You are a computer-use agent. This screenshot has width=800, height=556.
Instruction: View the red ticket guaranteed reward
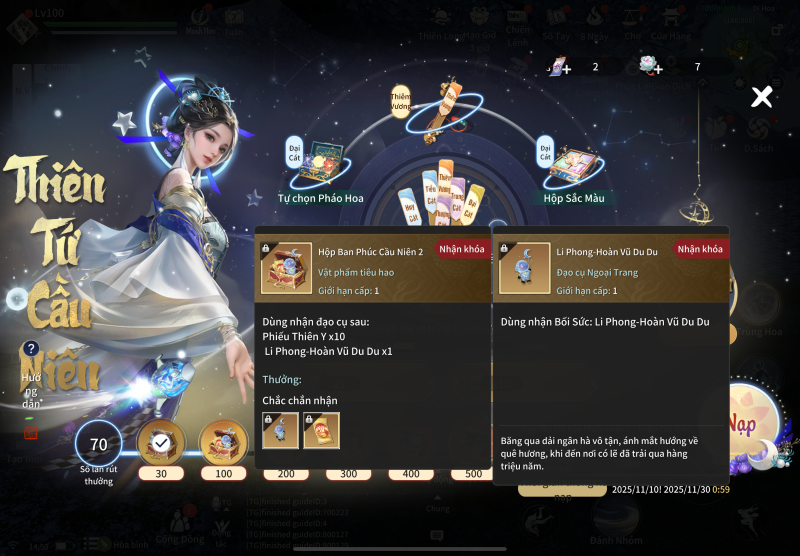click(322, 430)
